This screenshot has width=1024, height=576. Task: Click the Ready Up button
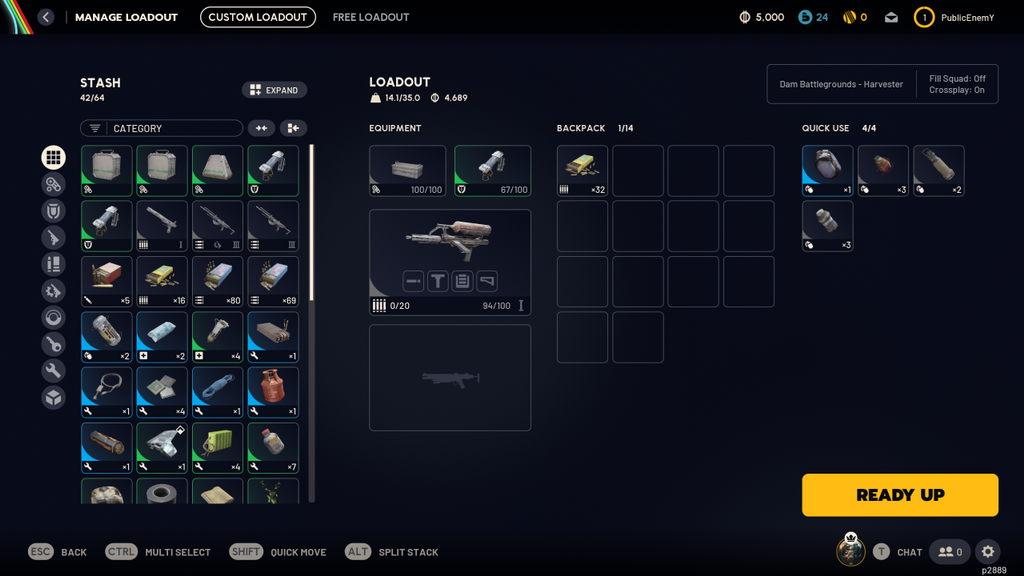point(900,495)
